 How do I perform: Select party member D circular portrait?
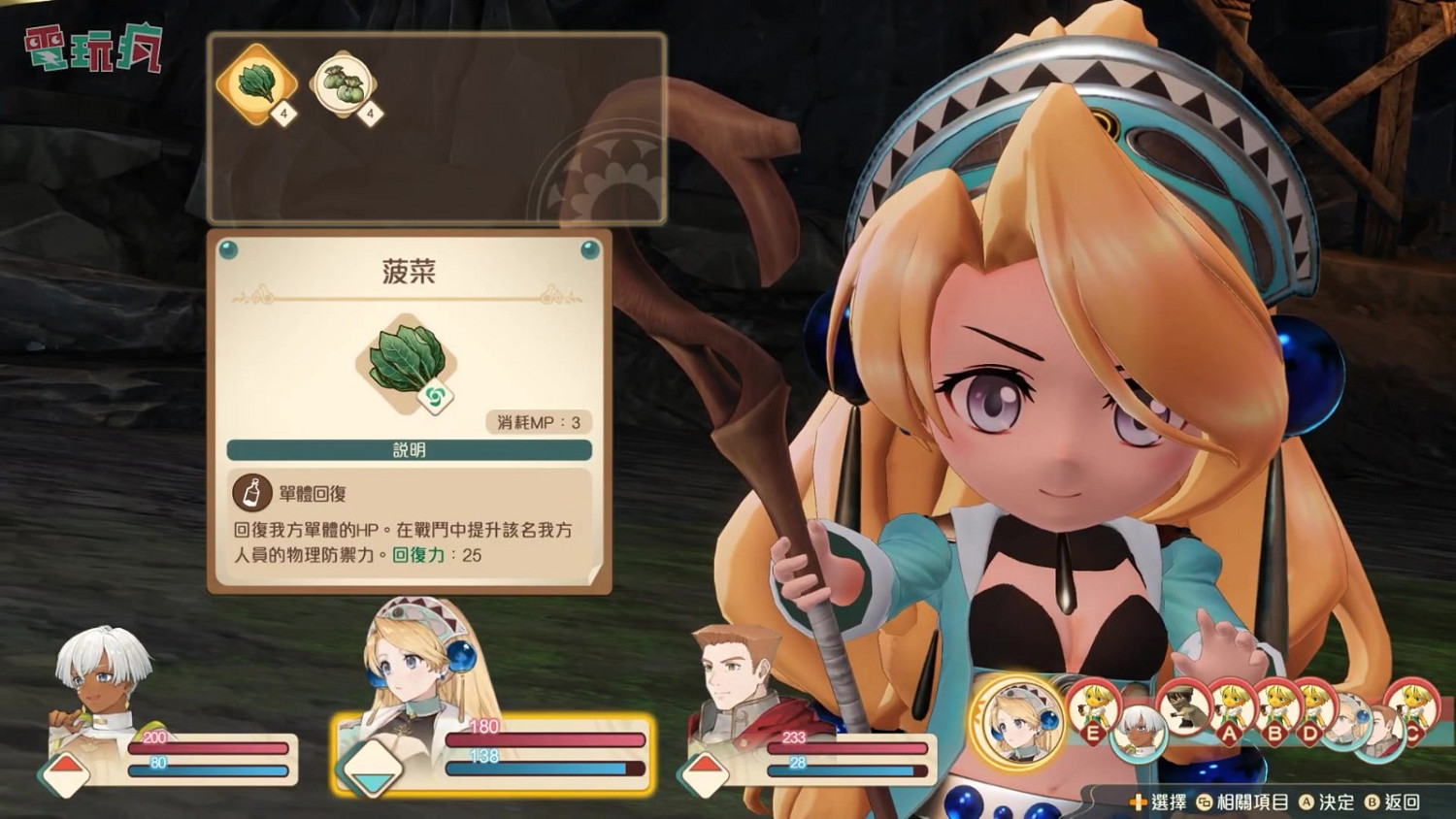[x=1314, y=704]
